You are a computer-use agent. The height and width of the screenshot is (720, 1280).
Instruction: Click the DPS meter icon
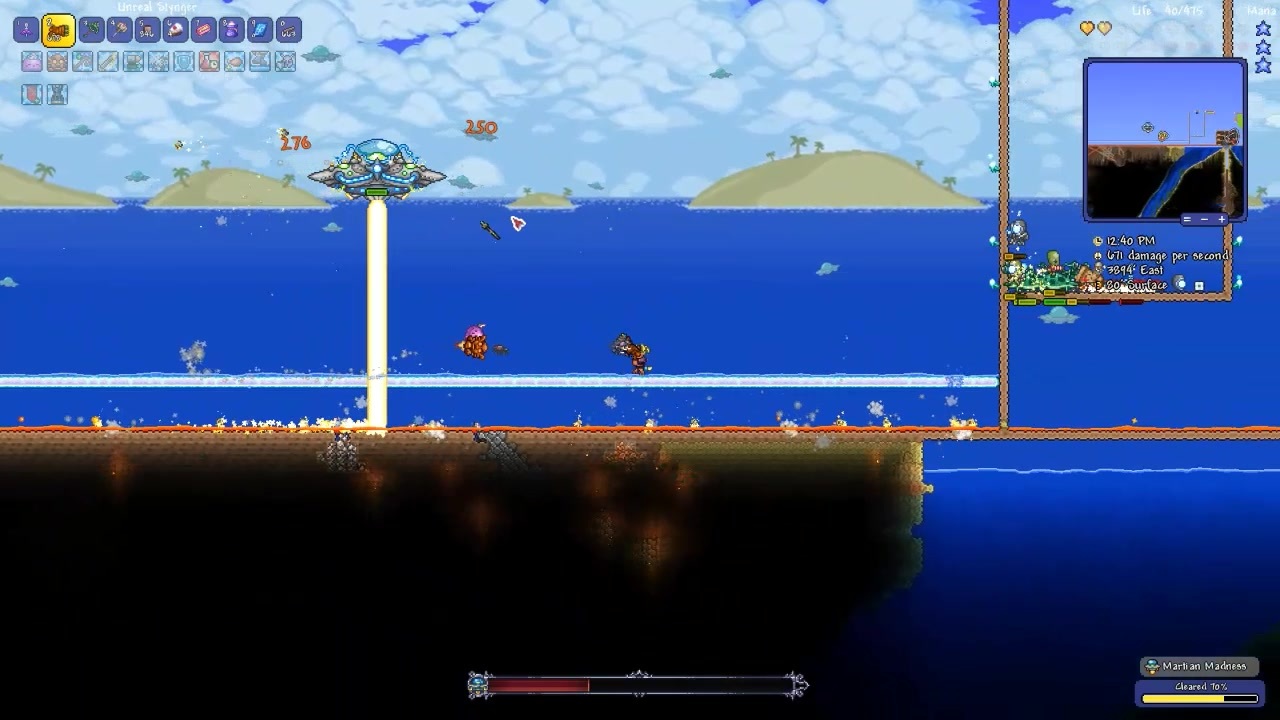(1098, 255)
